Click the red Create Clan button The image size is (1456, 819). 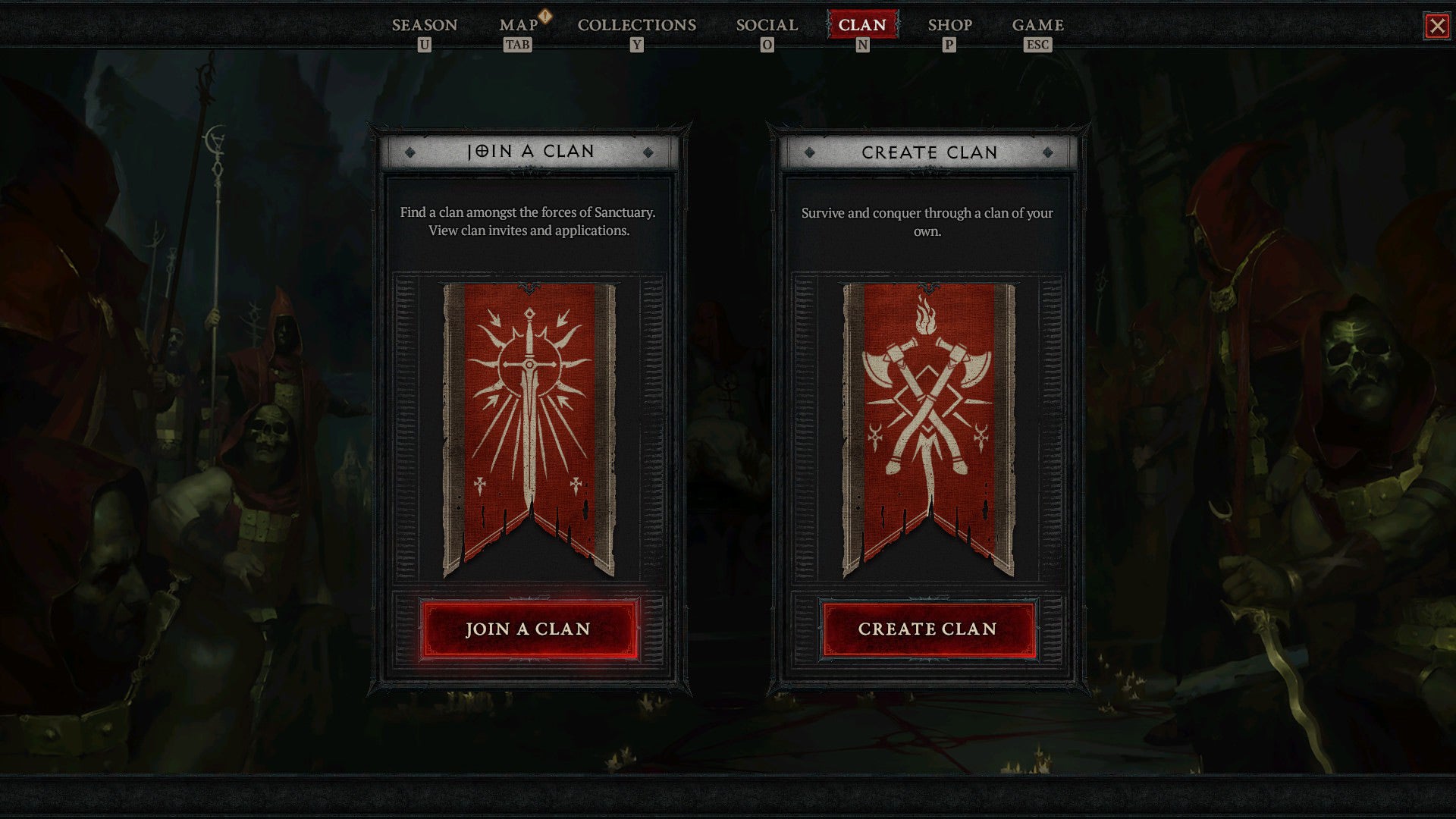click(927, 629)
